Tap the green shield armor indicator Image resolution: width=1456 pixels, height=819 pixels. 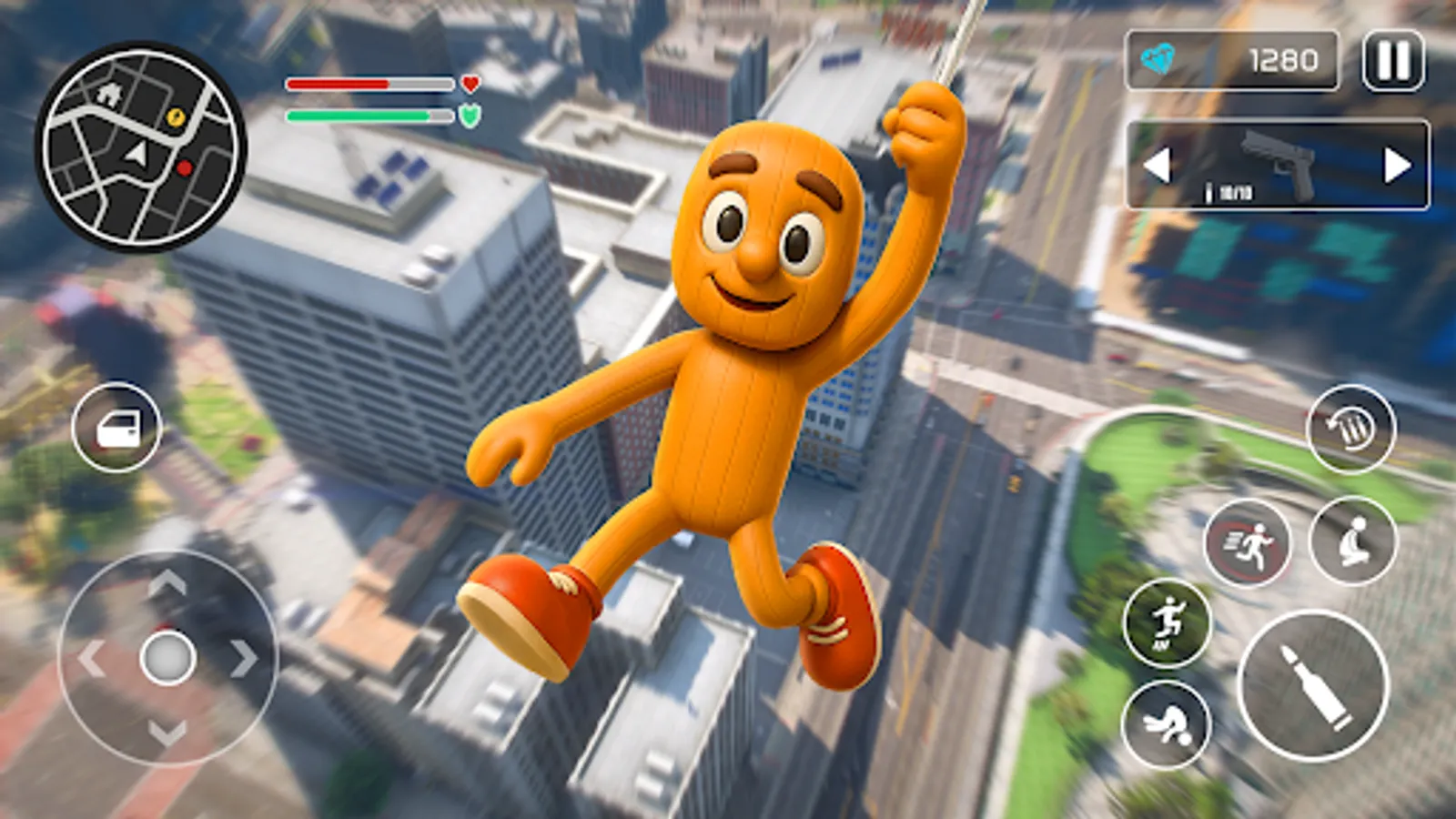click(470, 116)
